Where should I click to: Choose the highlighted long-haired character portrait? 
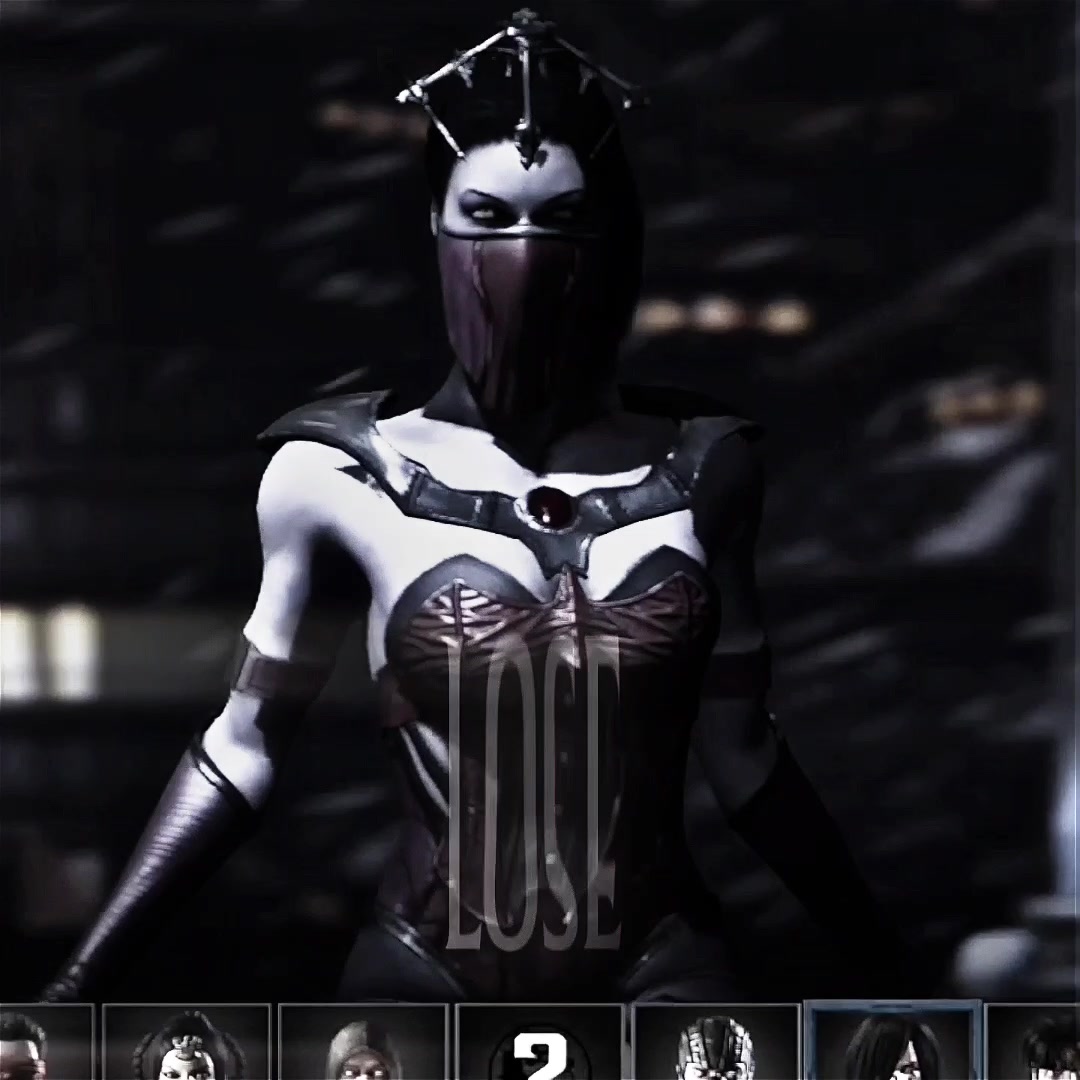point(892,1043)
